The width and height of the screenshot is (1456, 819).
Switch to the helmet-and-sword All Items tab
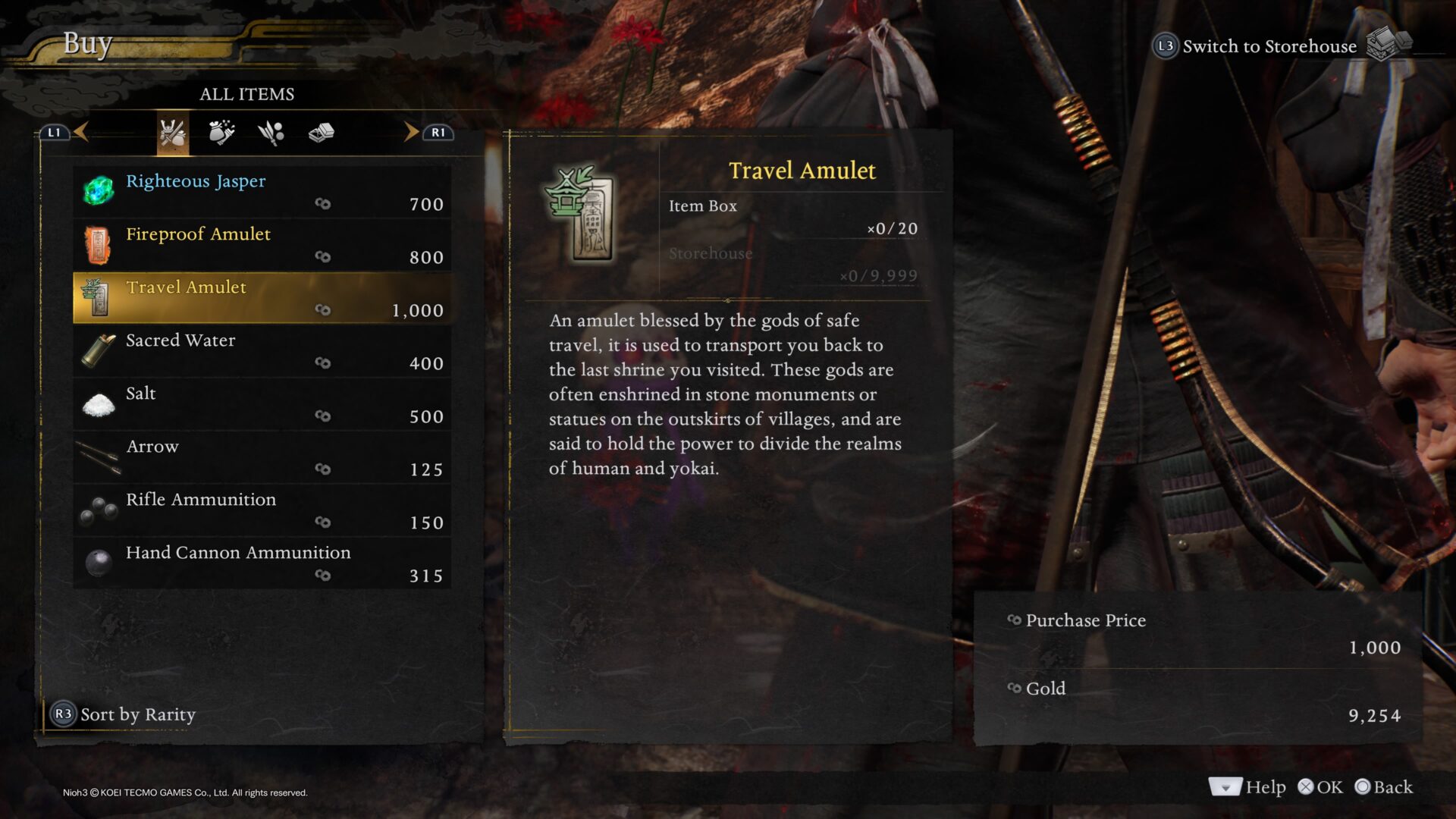[173, 133]
